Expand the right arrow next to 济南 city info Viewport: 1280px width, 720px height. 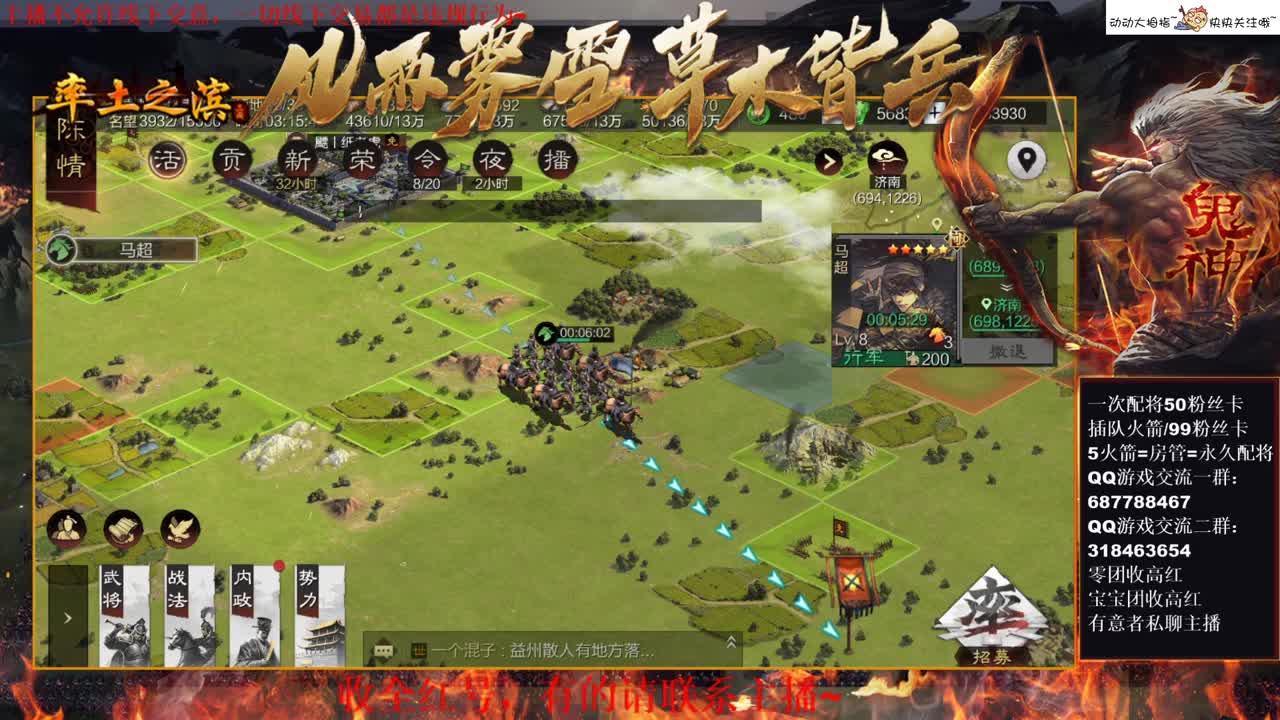828,160
